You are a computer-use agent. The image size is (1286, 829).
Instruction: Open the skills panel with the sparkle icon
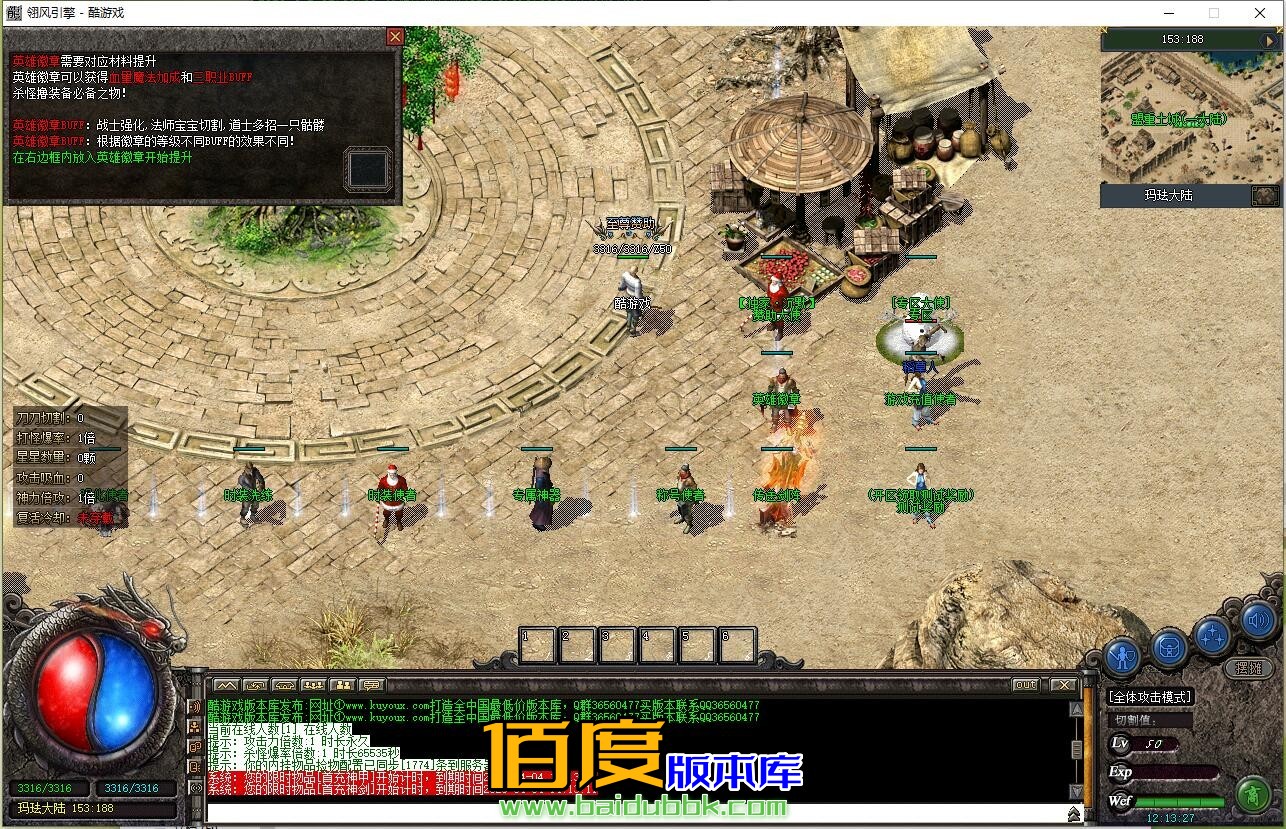point(1212,635)
